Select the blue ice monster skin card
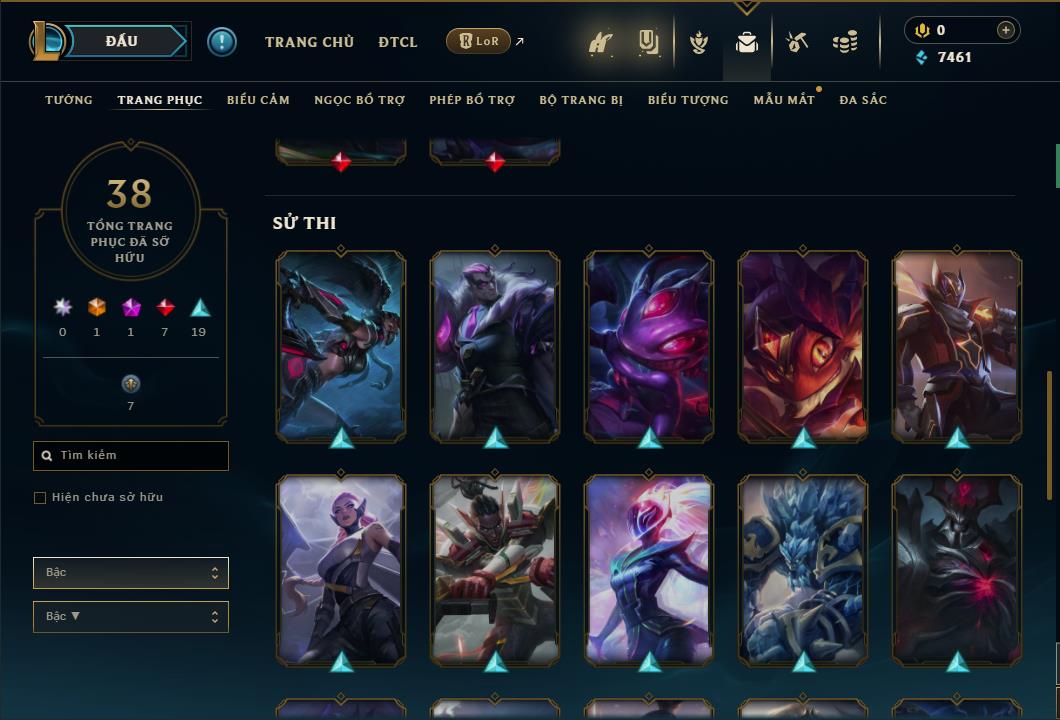This screenshot has width=1060, height=720. [803, 570]
